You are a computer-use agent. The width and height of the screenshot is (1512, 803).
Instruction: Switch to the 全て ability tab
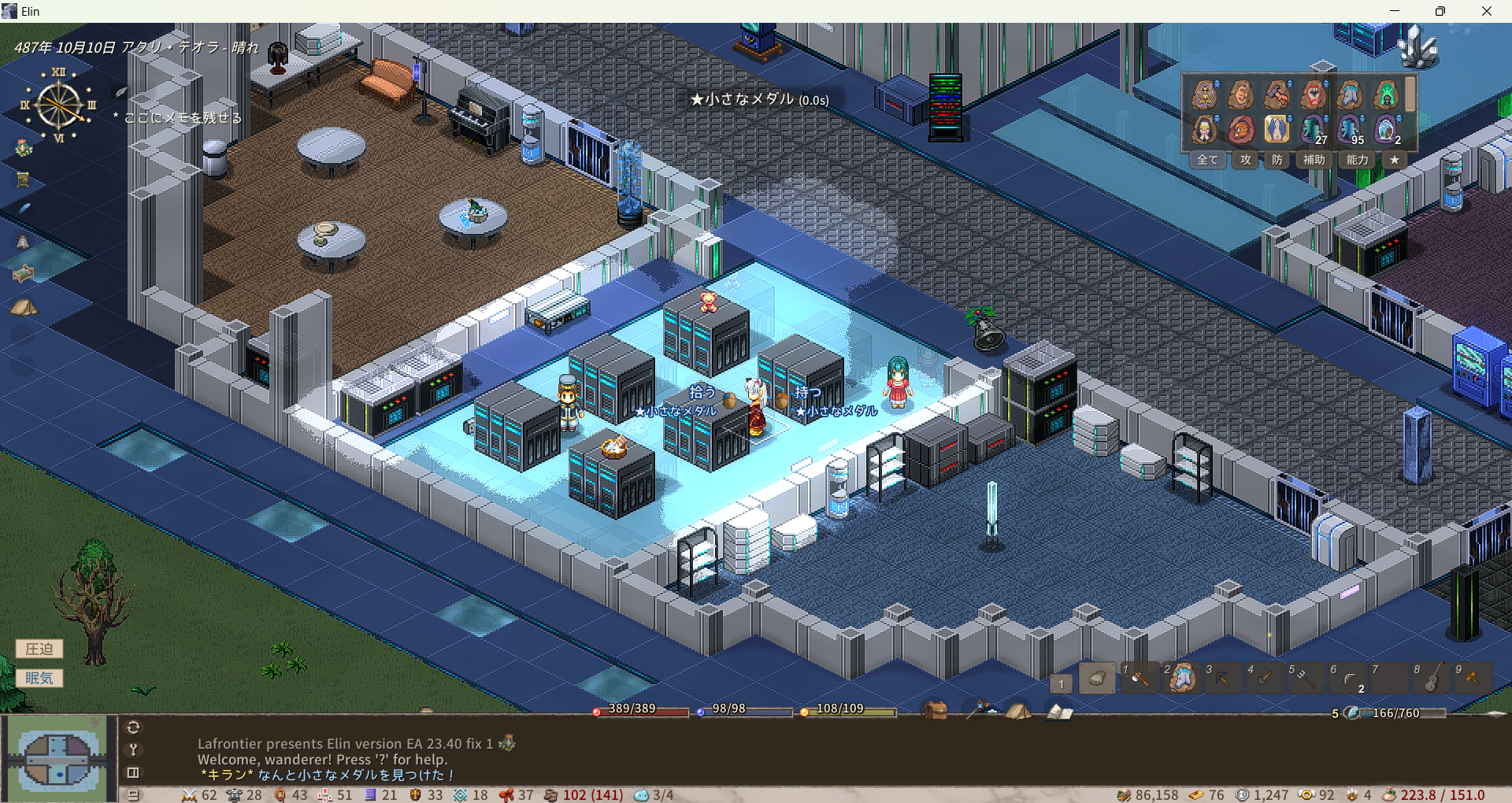point(1207,160)
